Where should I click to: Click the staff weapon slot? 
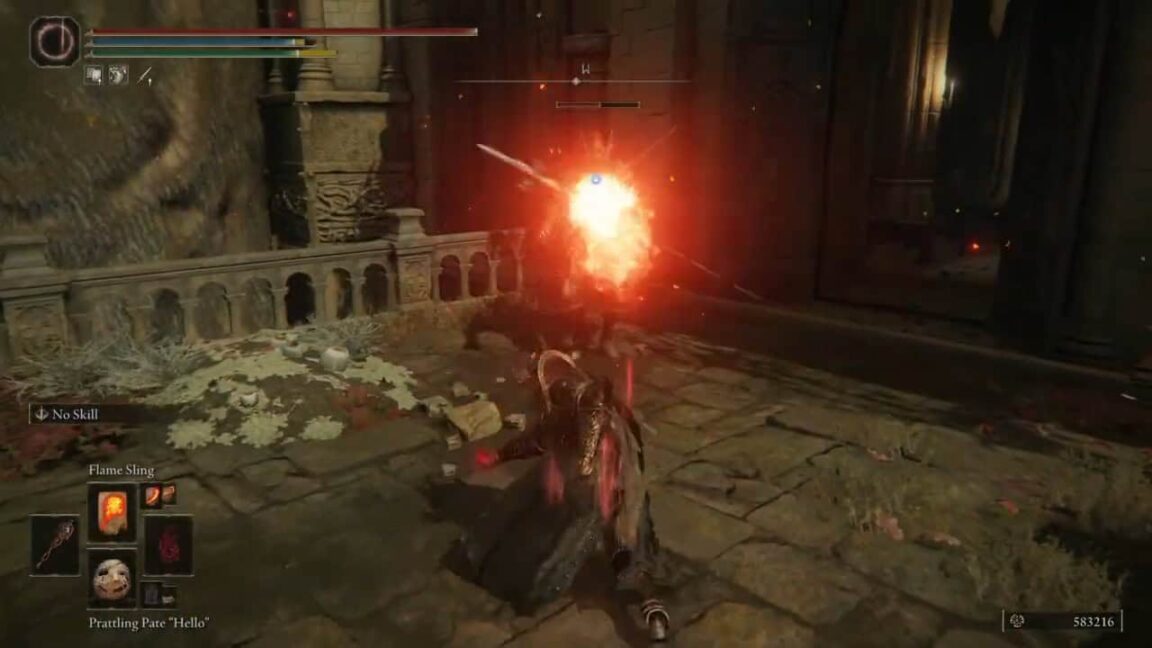coord(54,545)
